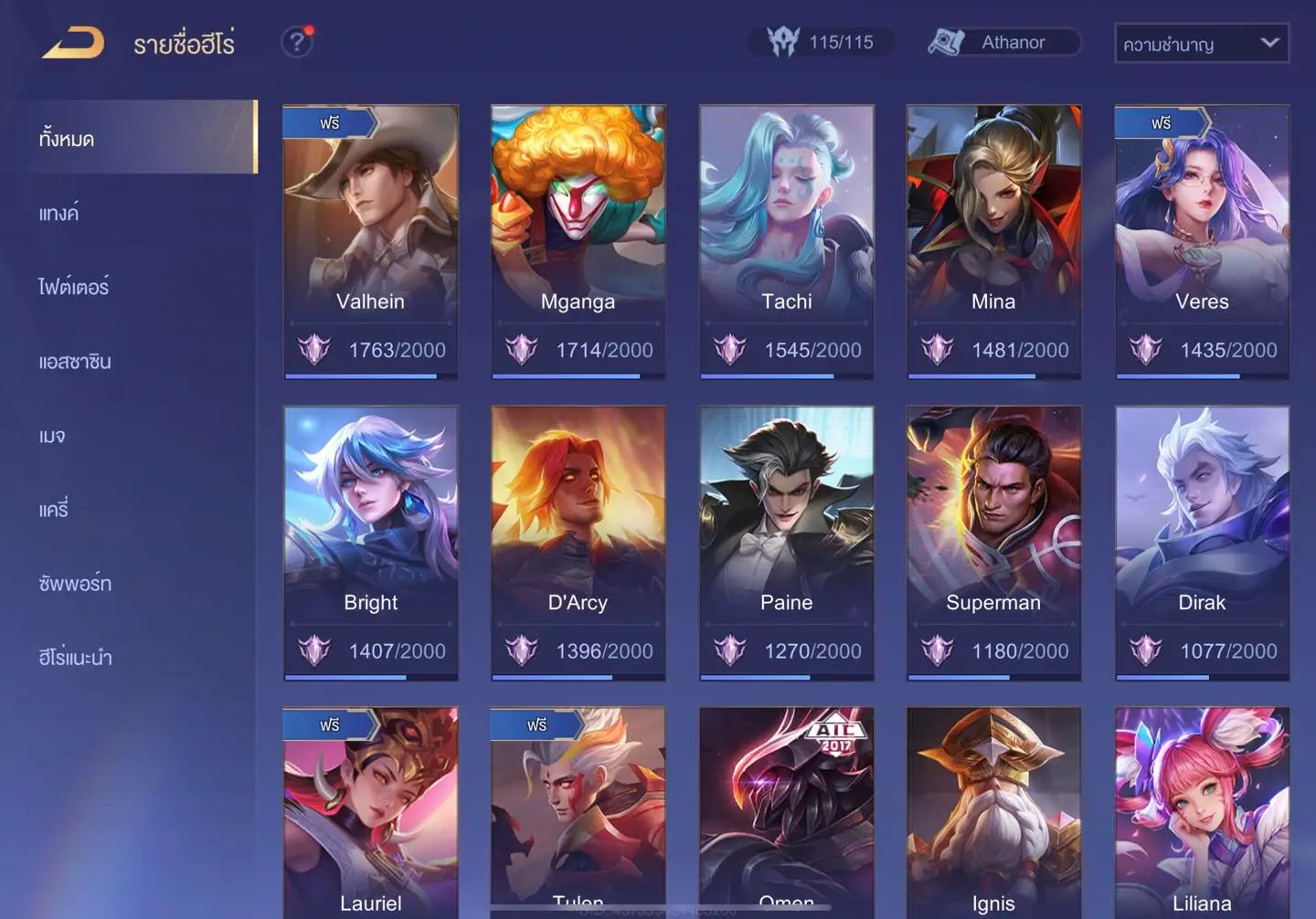Open the Bright hero card
Screen dimensions: 1316x919
[x=370, y=543]
